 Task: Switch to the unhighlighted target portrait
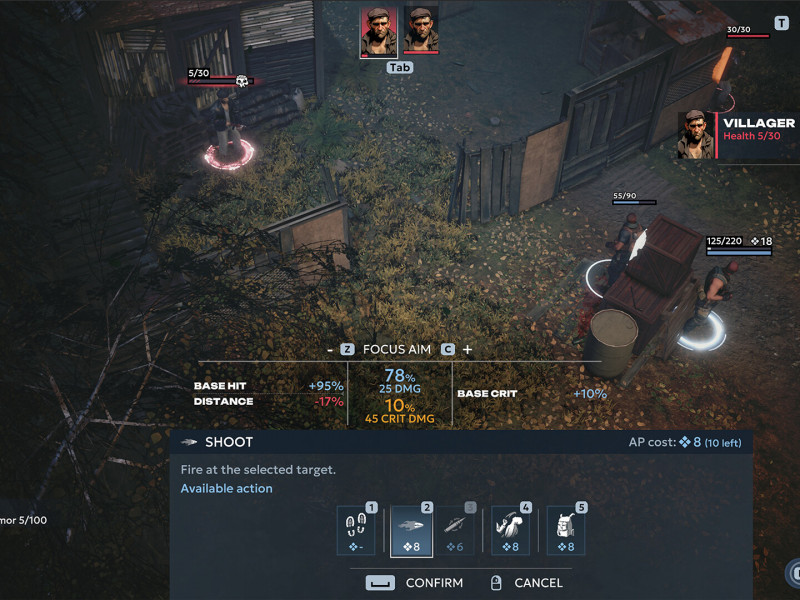(x=421, y=30)
